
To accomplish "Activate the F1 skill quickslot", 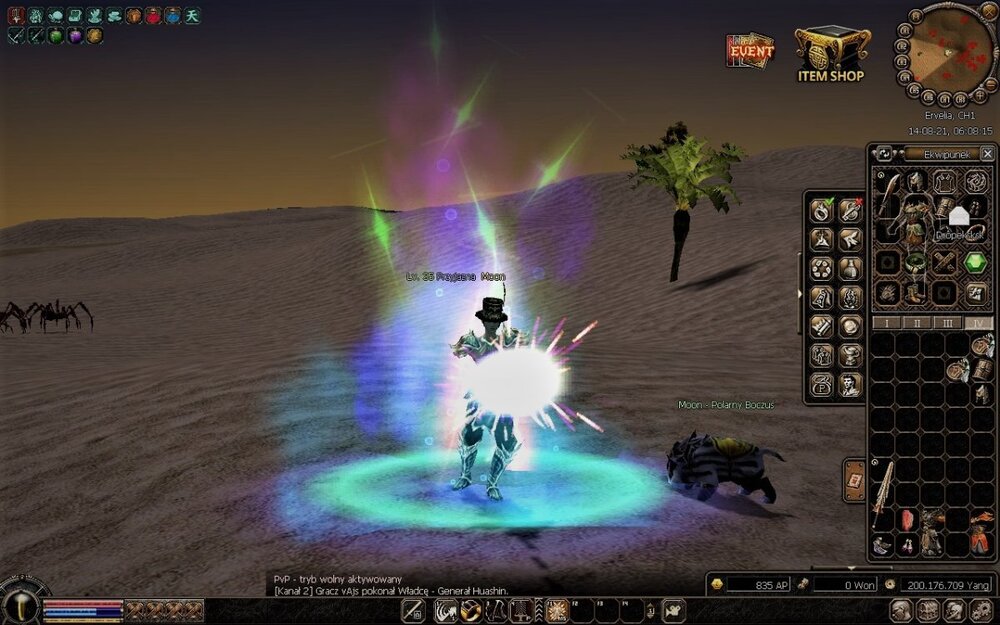I will click(557, 610).
